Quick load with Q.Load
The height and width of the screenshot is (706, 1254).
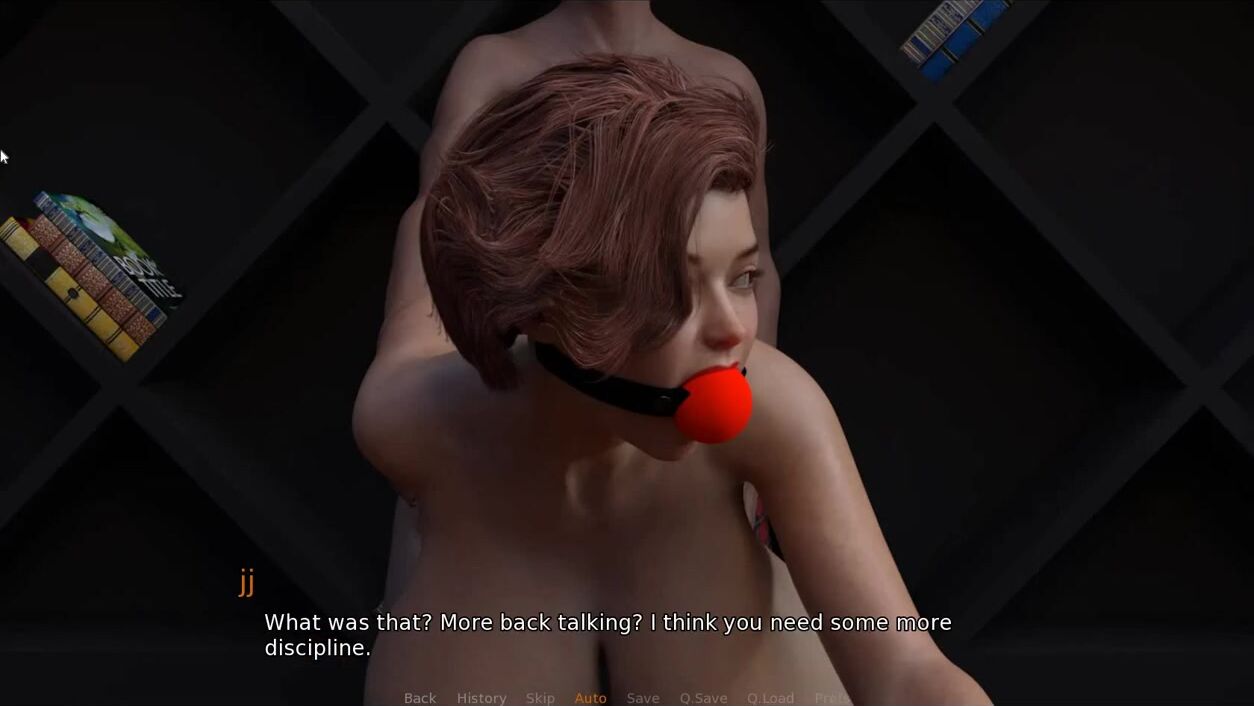pos(770,698)
